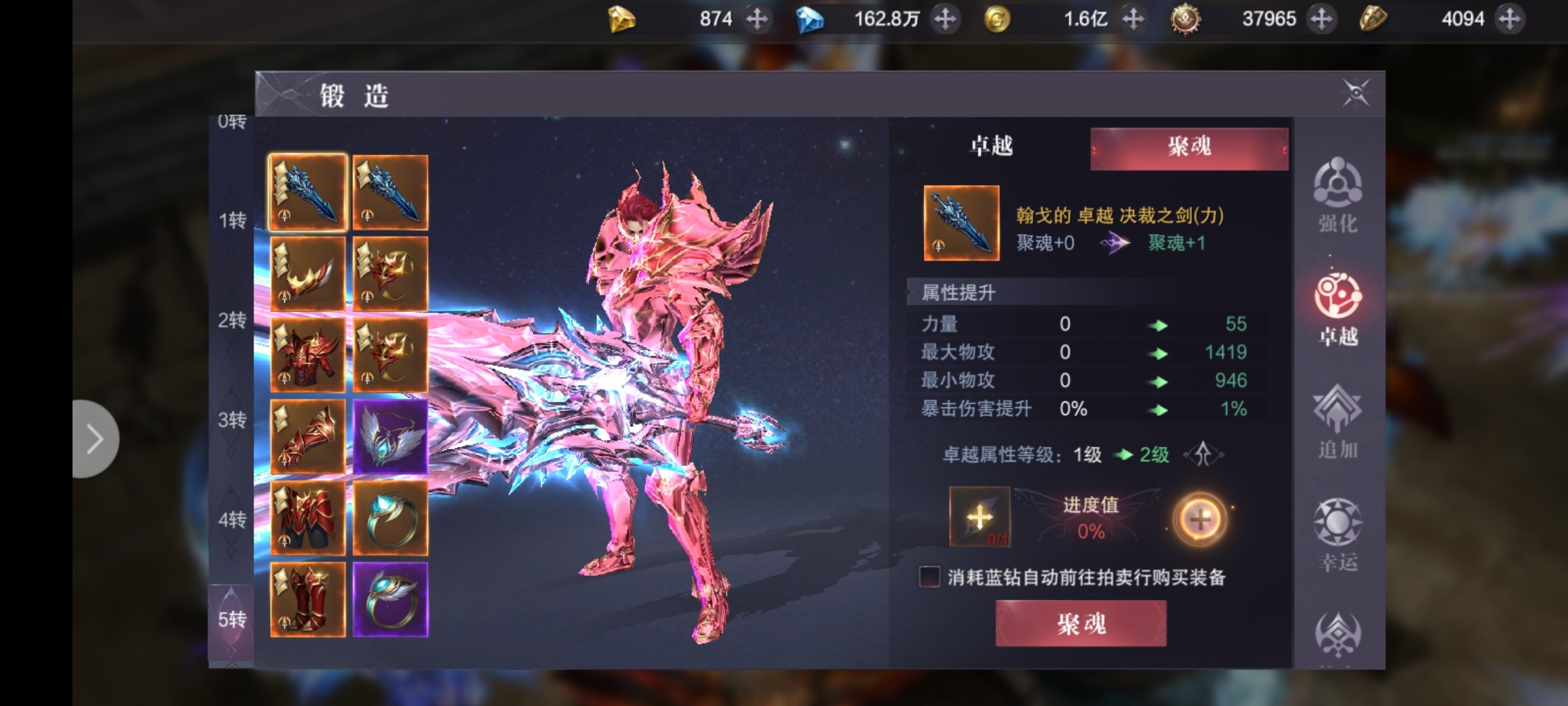Add material in the 0/1 slot
1568x706 pixels.
click(x=979, y=517)
